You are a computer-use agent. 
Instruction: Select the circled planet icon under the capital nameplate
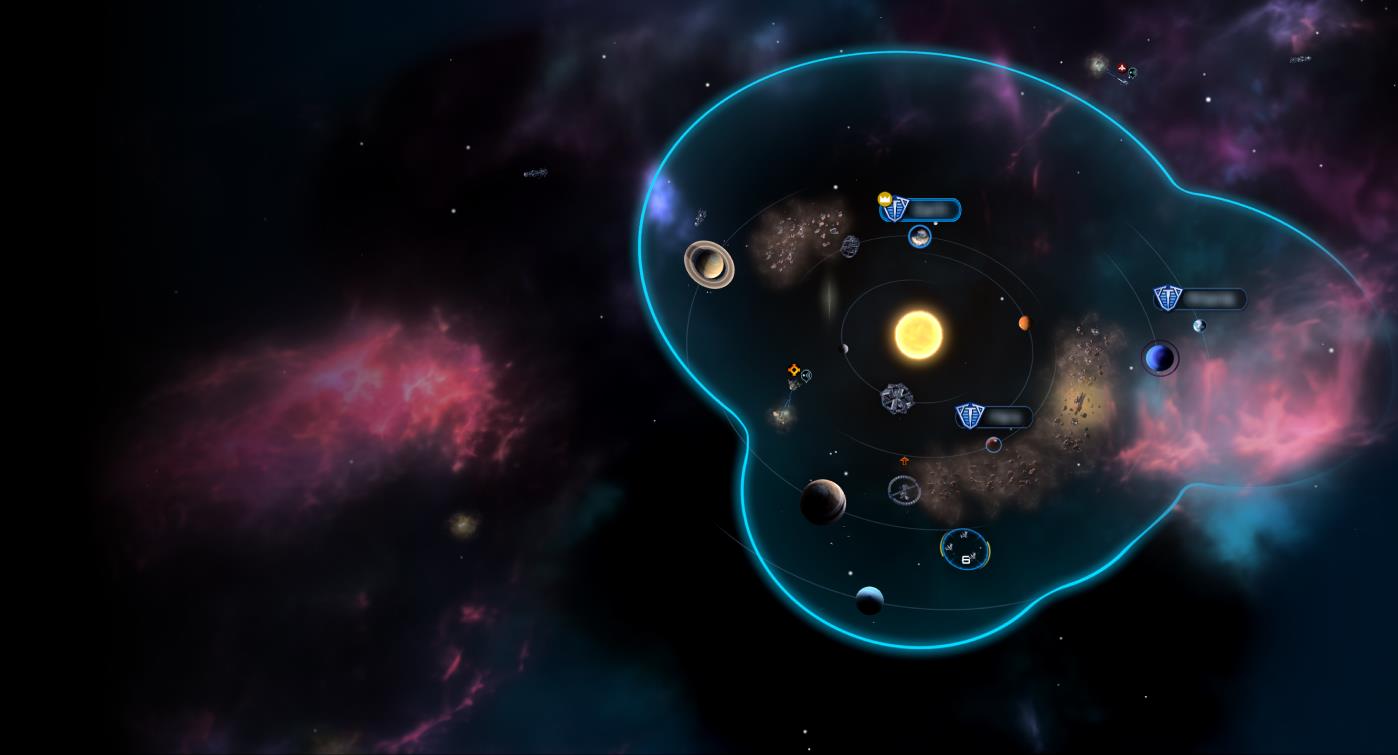[920, 237]
